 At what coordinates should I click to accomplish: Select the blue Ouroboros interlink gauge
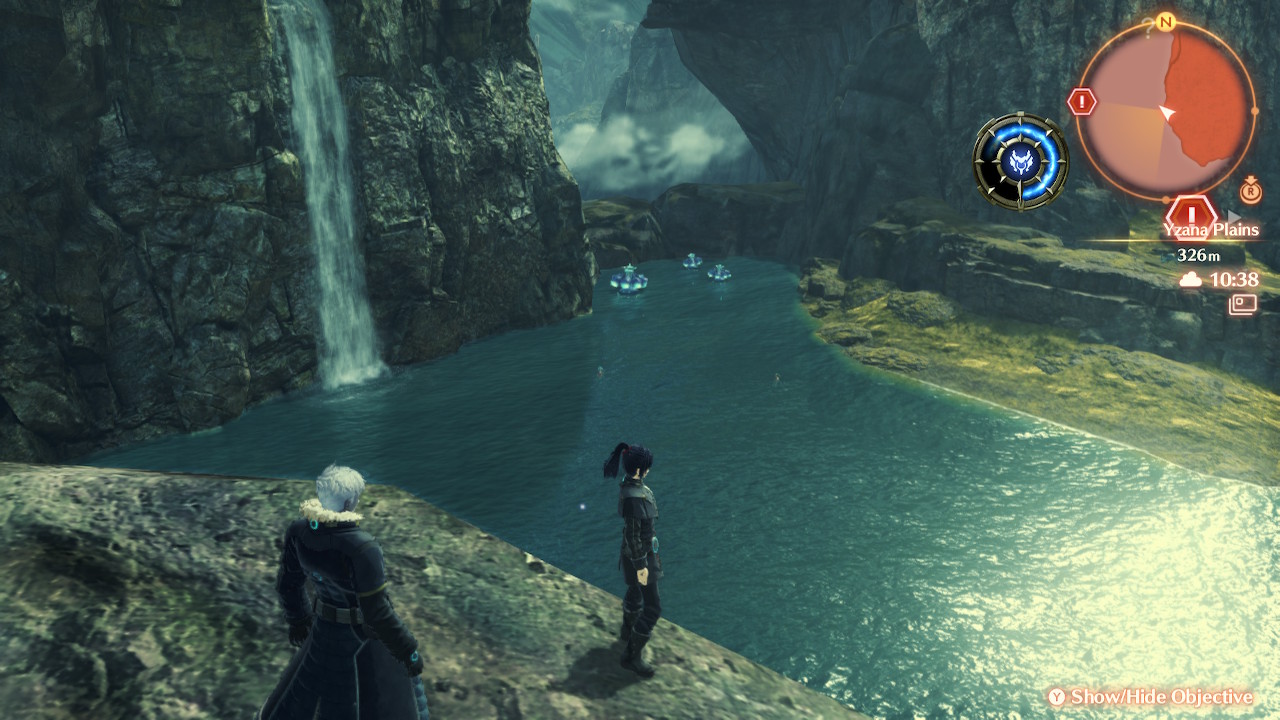(x=1020, y=161)
